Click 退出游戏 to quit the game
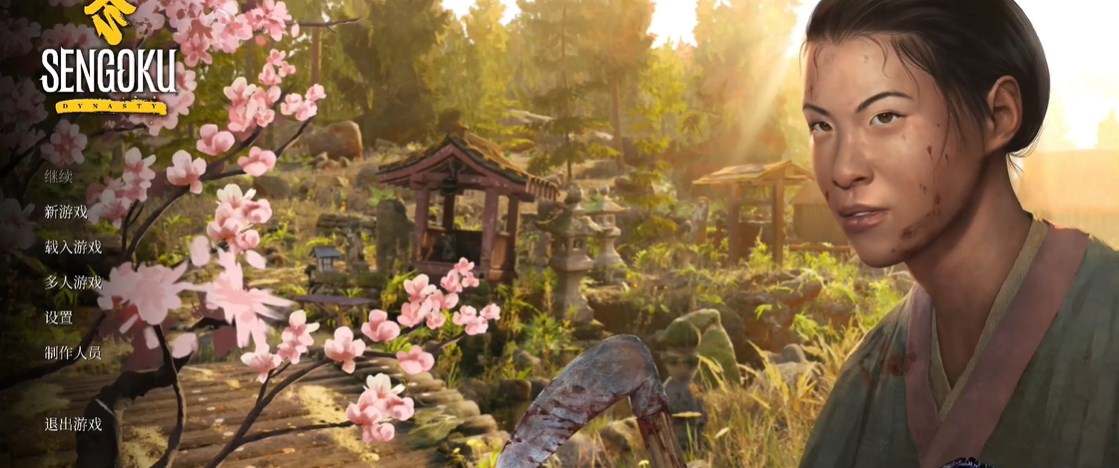This screenshot has width=1119, height=468. (73, 423)
